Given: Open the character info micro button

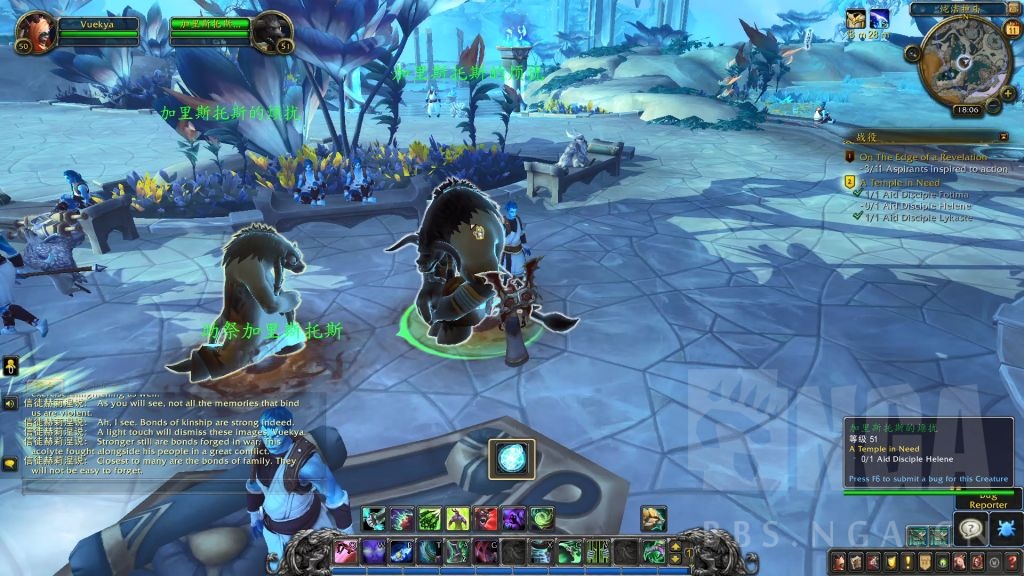Looking at the screenshot, I should pos(839,562).
